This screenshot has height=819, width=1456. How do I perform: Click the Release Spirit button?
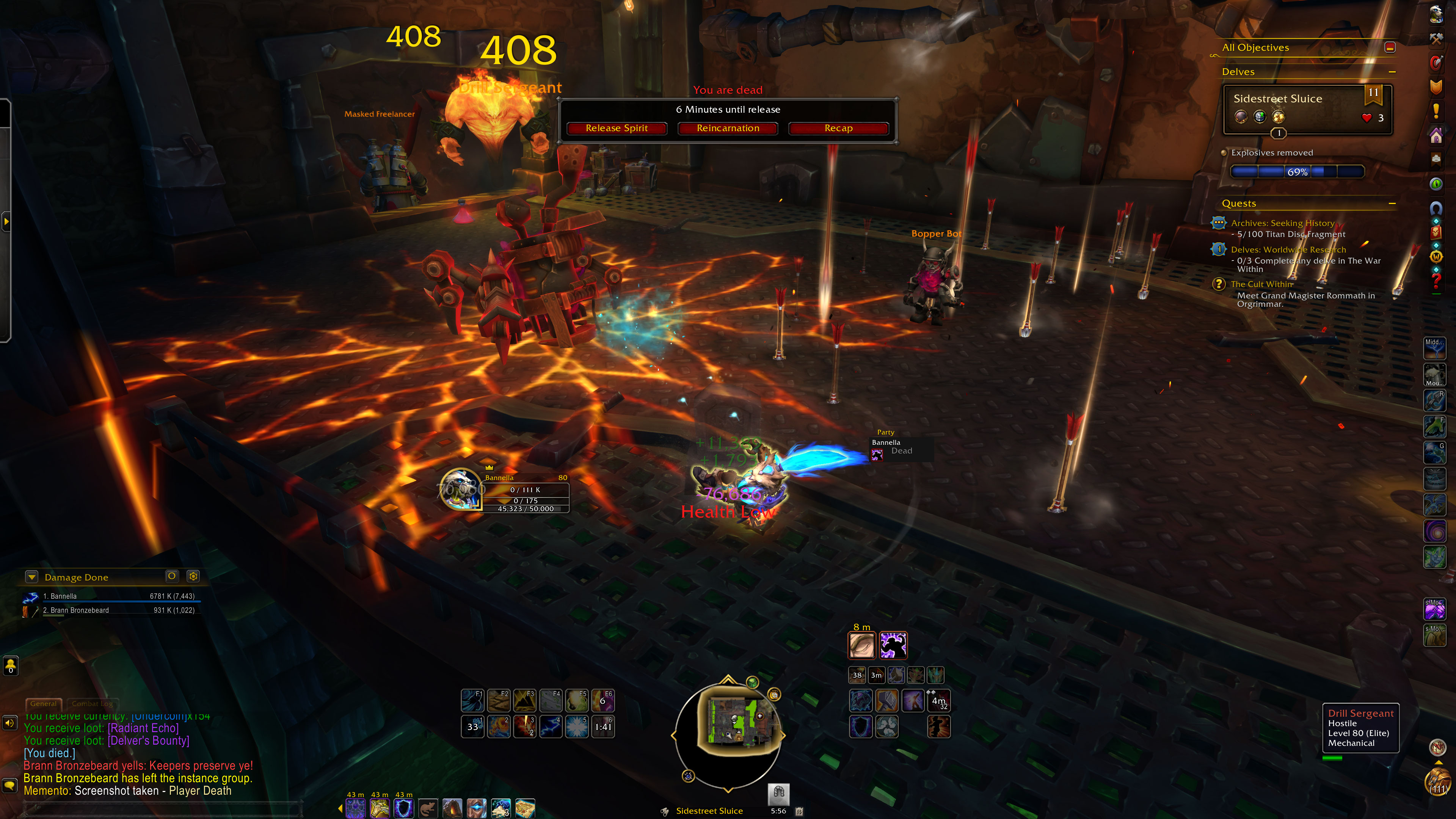[617, 128]
